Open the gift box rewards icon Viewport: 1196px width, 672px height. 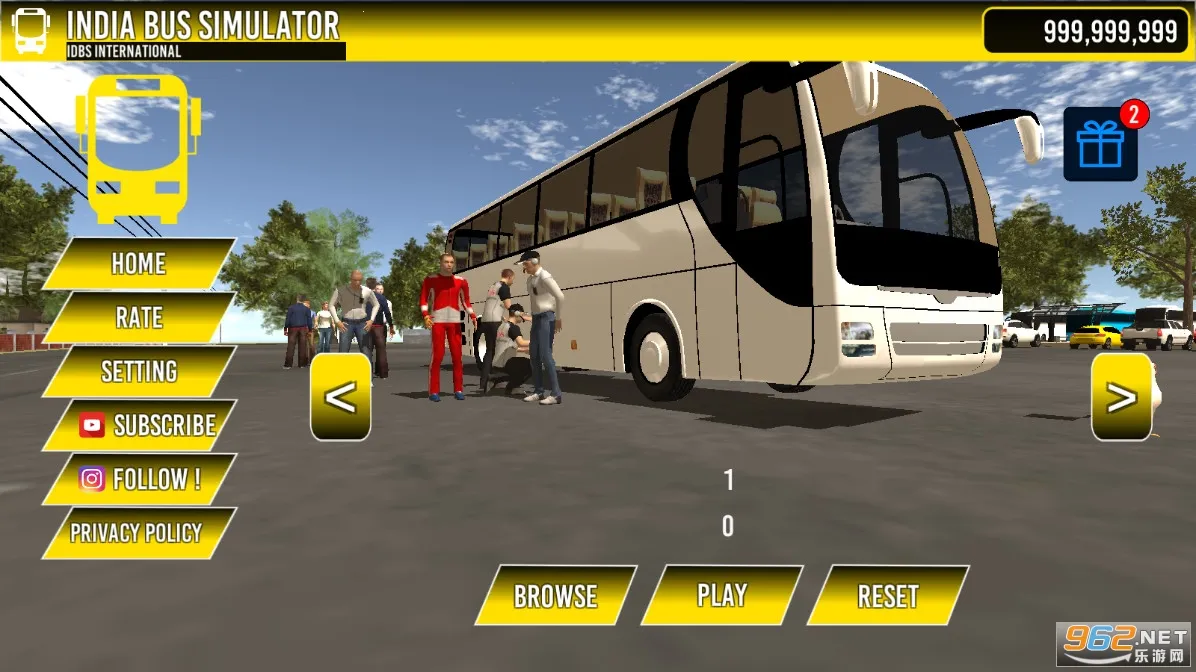[1100, 146]
